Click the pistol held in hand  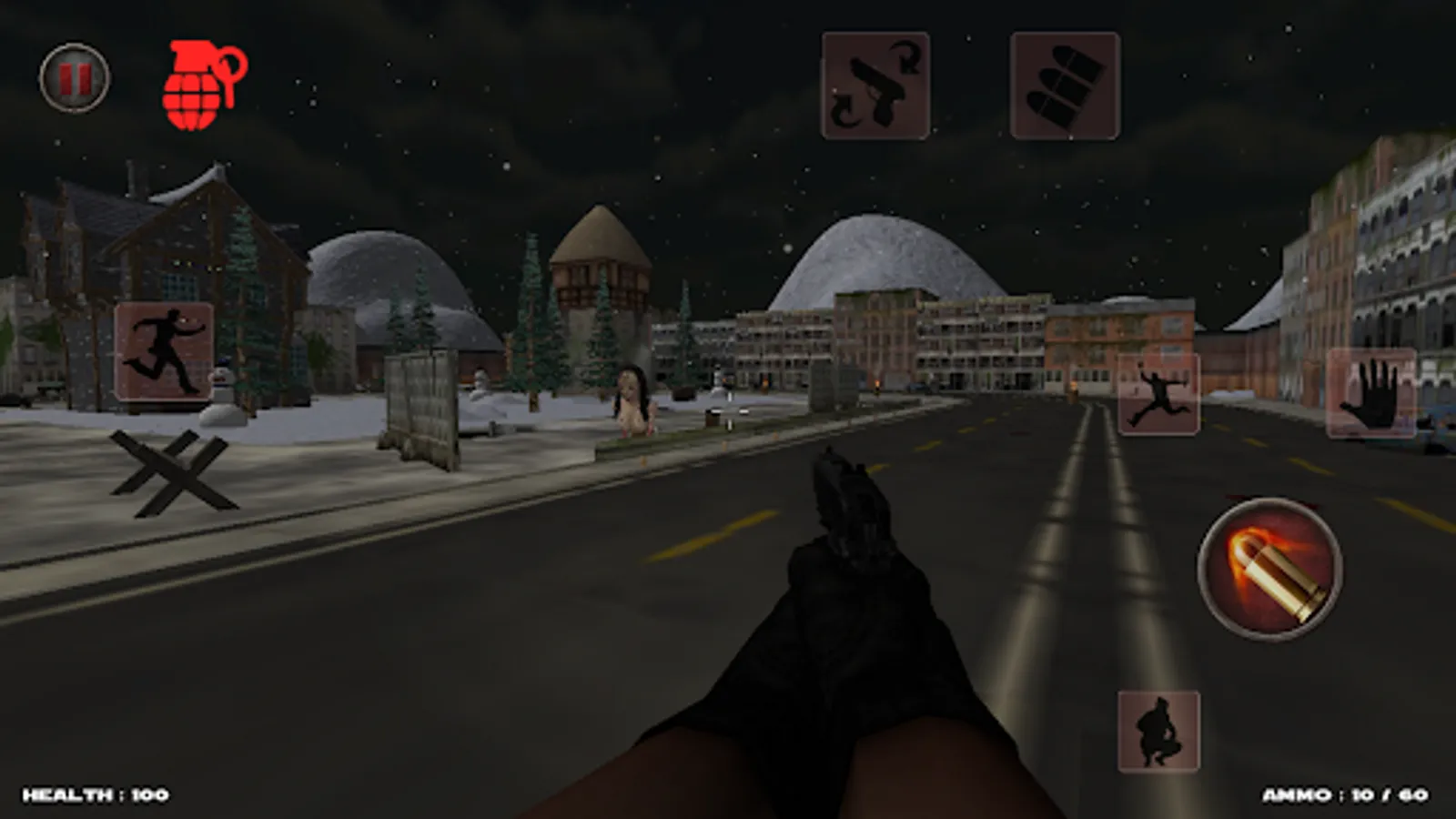pyautogui.click(x=851, y=500)
